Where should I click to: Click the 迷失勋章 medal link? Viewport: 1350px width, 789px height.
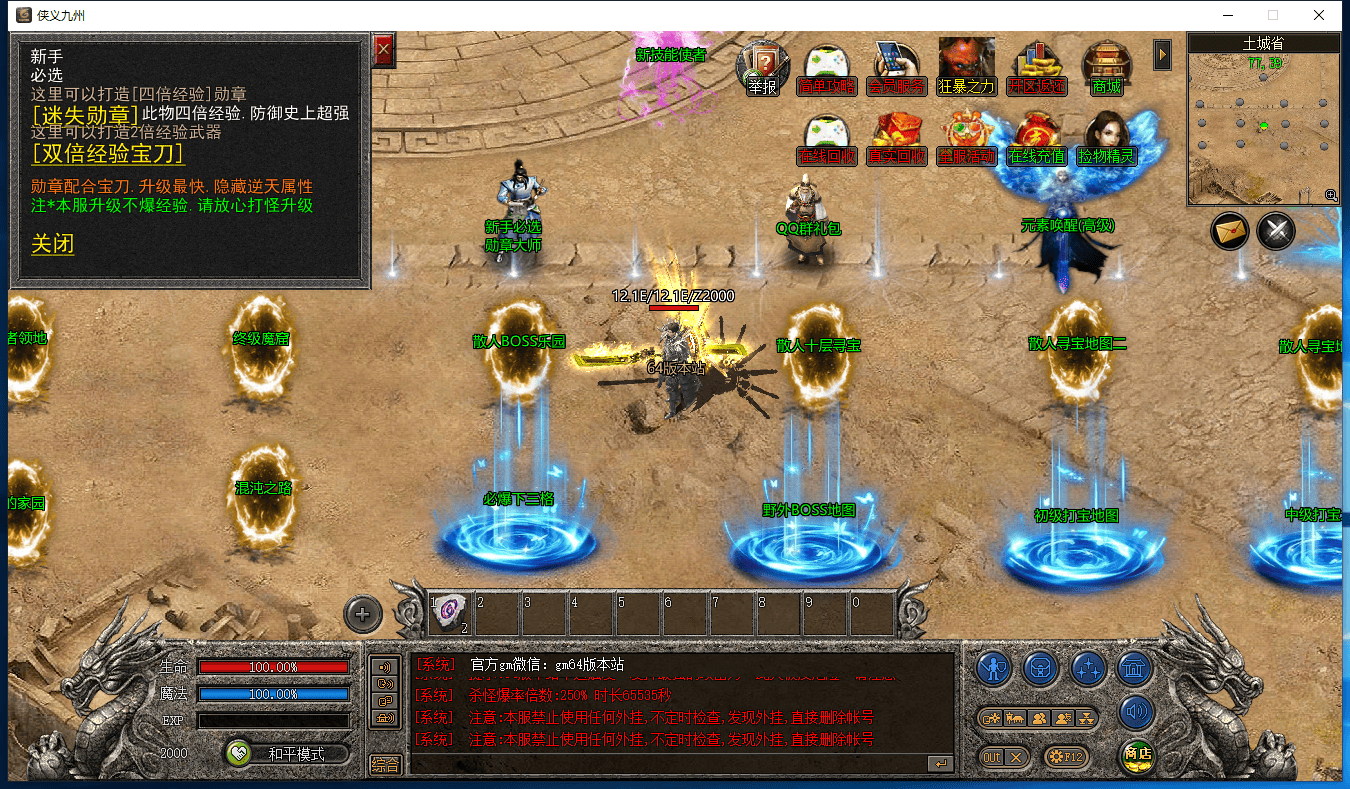coord(85,114)
